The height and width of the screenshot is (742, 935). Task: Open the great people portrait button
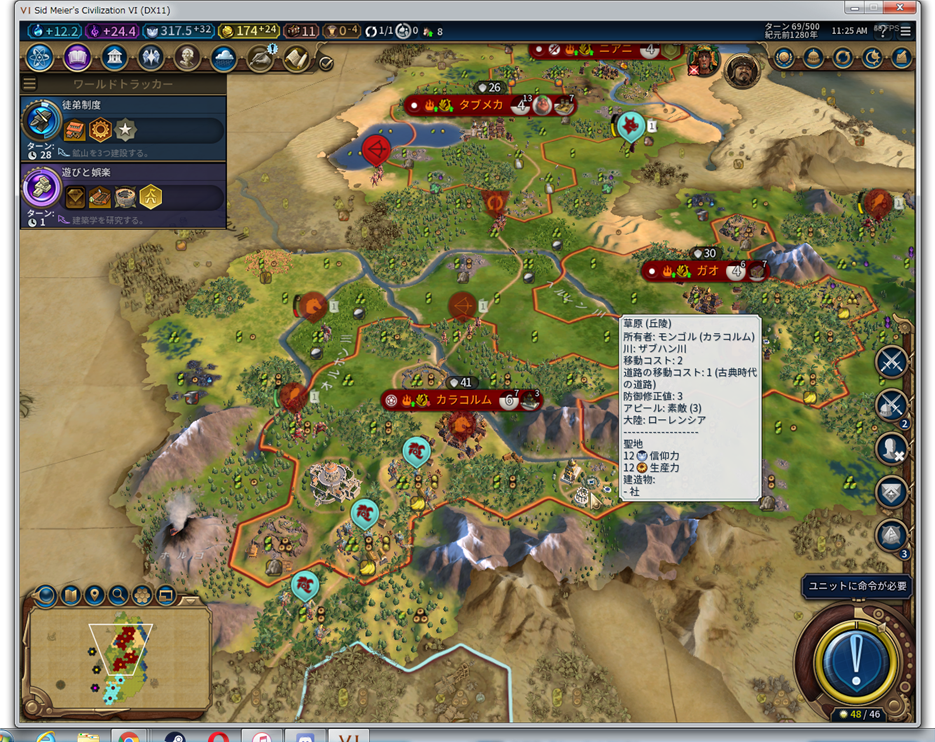[x=188, y=58]
